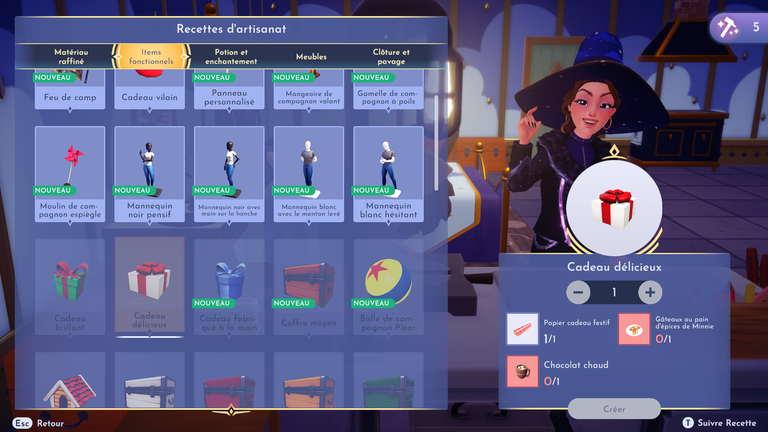Select the Mannequin blanc hésitant recipe
This screenshot has width=768, height=432.
[x=388, y=174]
